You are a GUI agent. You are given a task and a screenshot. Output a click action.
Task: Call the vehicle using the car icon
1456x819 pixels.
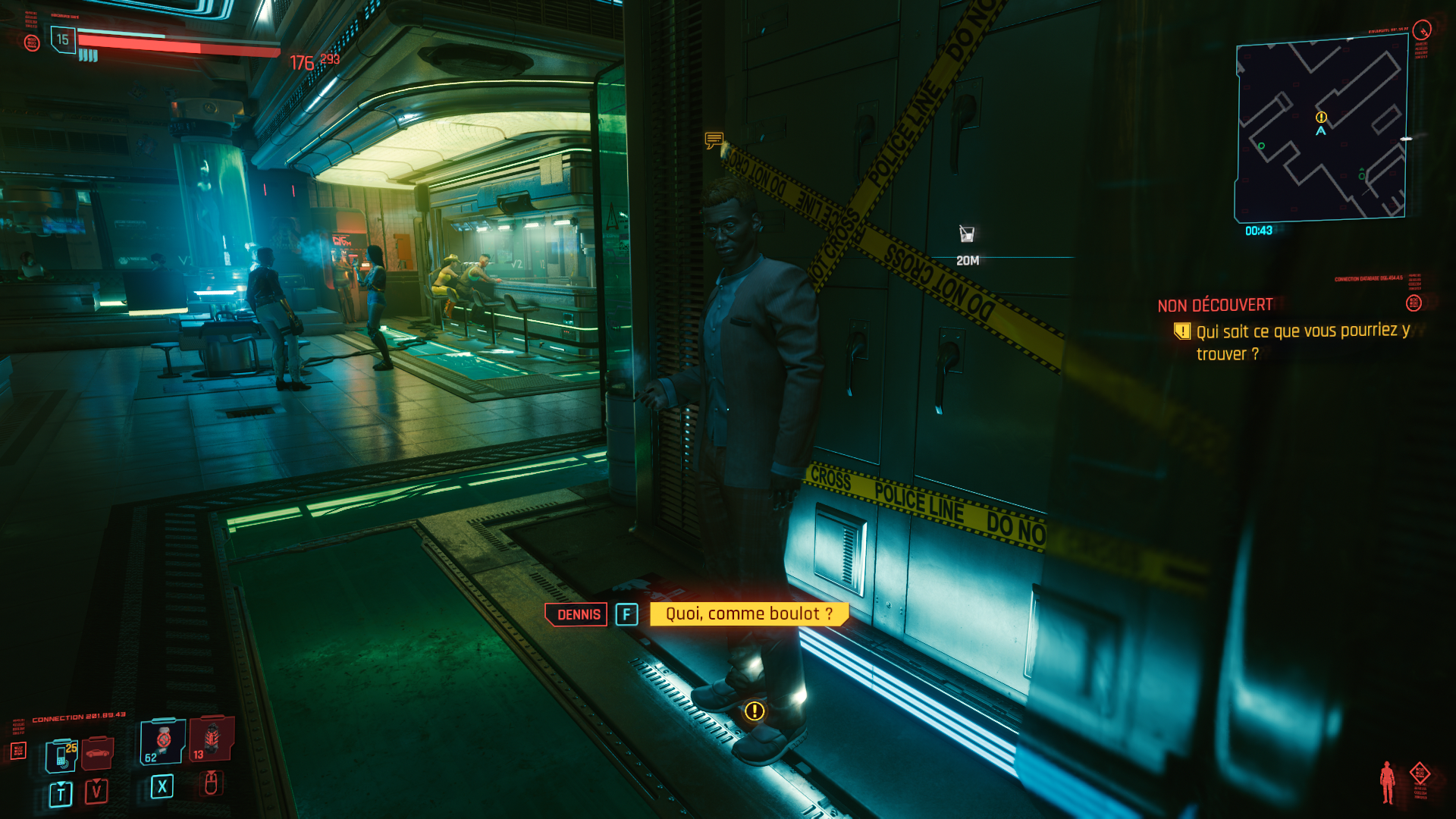98,753
